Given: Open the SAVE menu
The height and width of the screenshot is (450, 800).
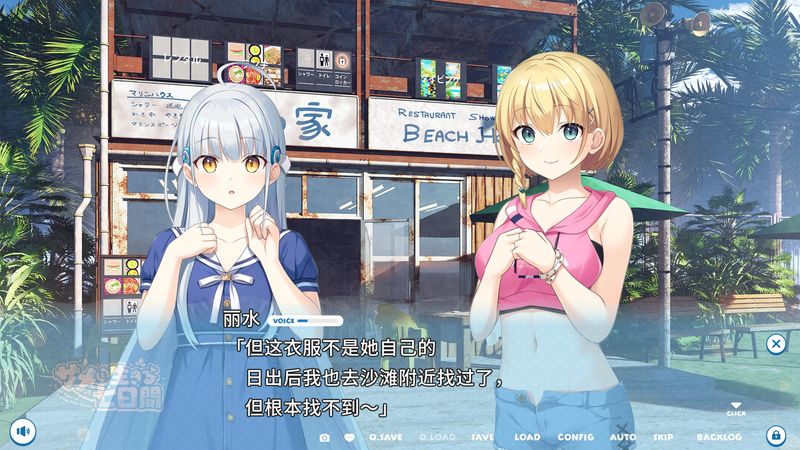Looking at the screenshot, I should click(482, 437).
